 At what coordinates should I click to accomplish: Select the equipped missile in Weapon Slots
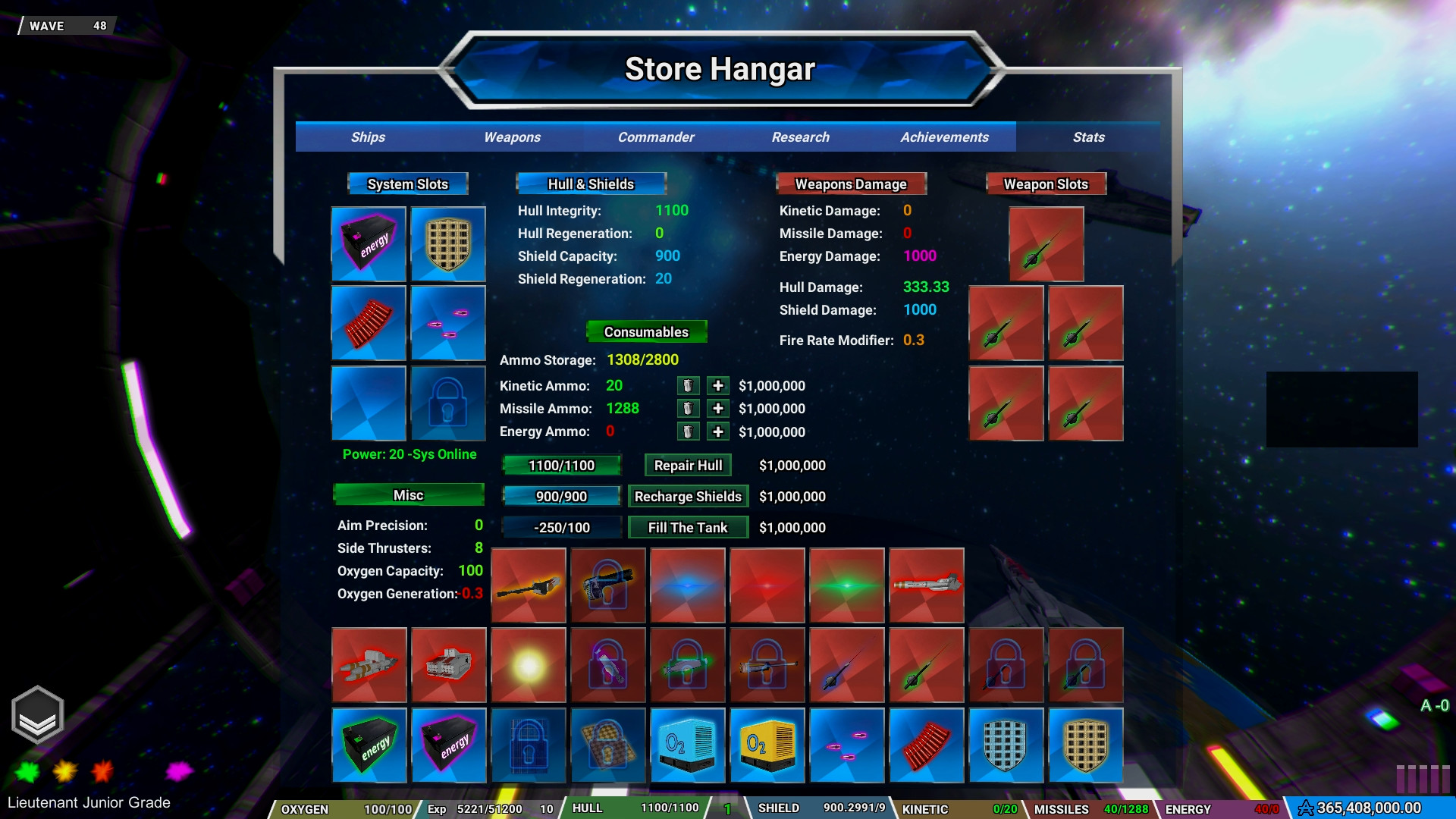(1046, 244)
